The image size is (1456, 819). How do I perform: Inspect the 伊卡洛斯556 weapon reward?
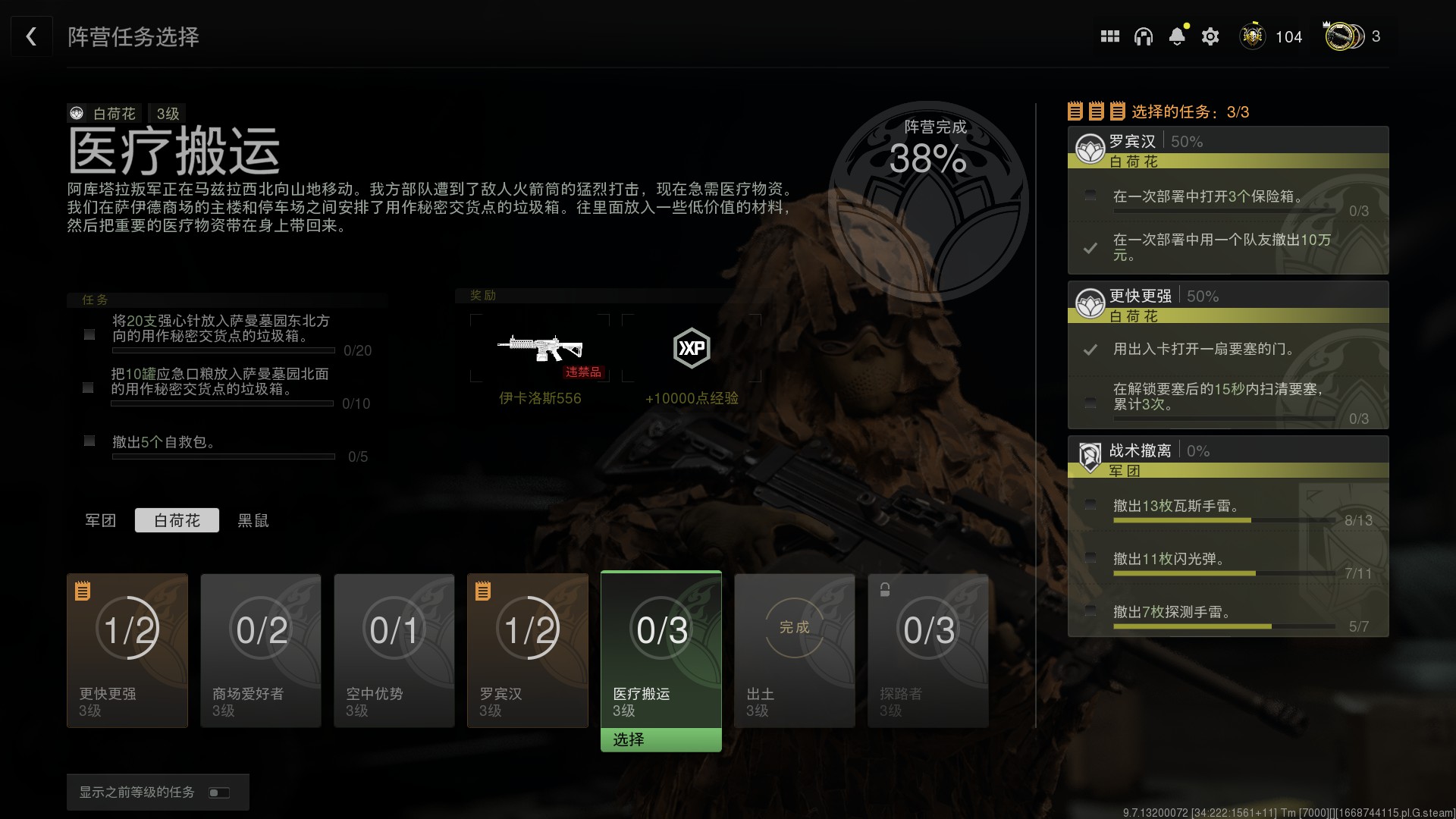click(x=540, y=349)
